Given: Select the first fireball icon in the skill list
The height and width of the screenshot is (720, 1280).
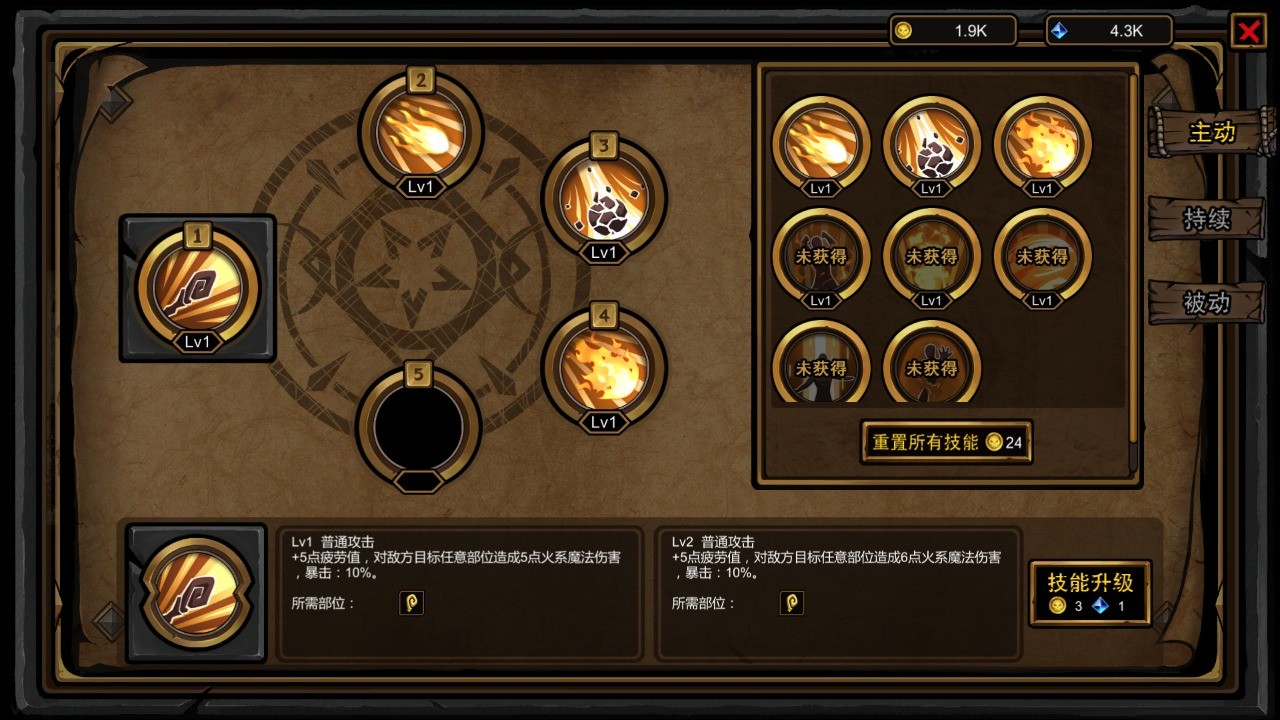Looking at the screenshot, I should [x=821, y=145].
